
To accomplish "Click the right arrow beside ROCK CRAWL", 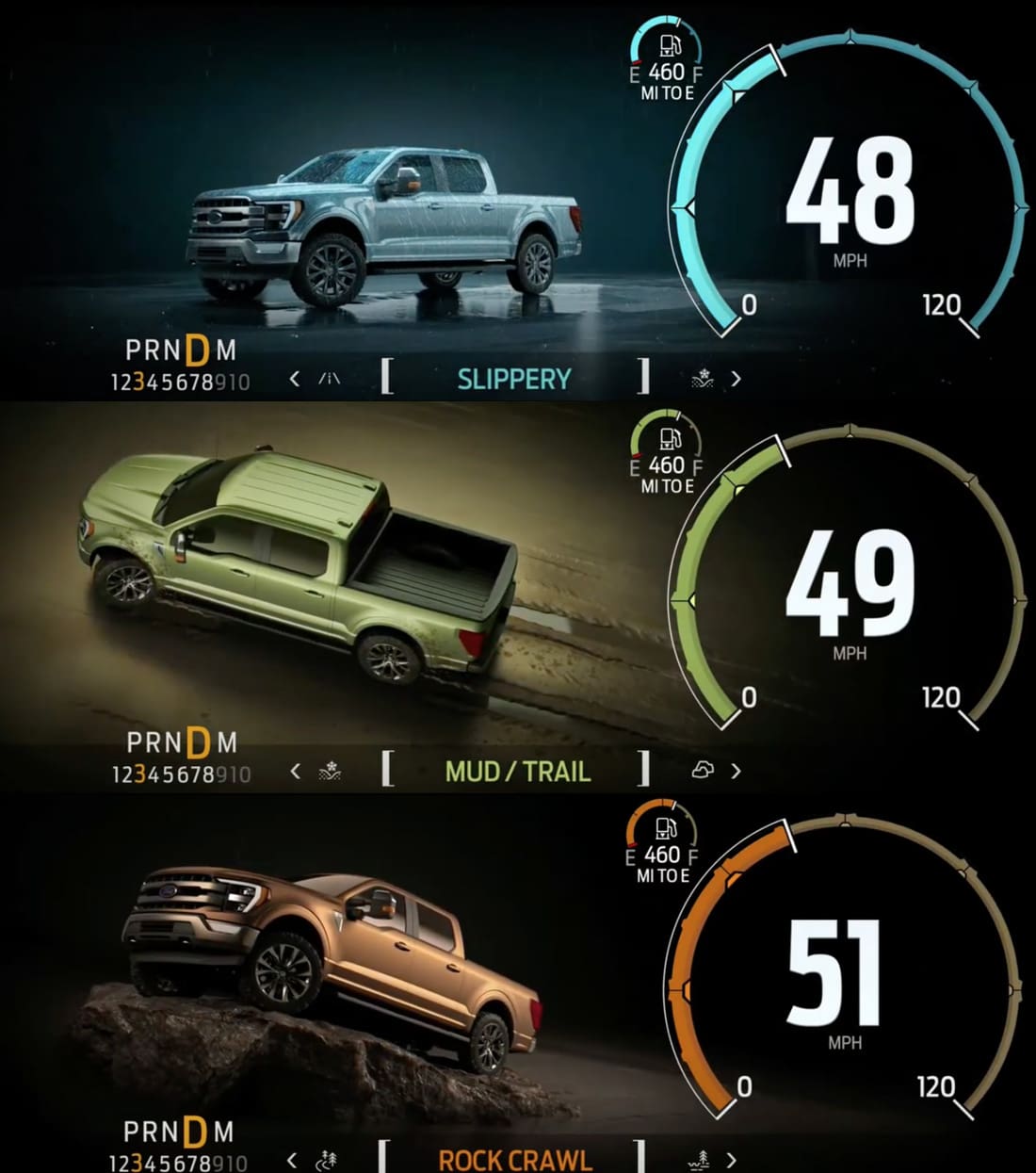I will click(x=732, y=1160).
